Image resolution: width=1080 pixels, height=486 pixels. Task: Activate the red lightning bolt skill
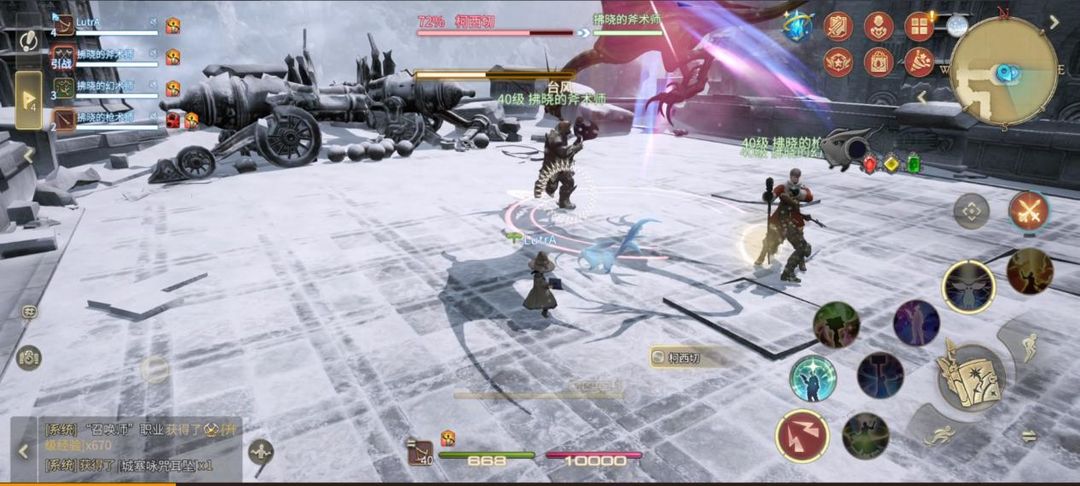tap(801, 435)
